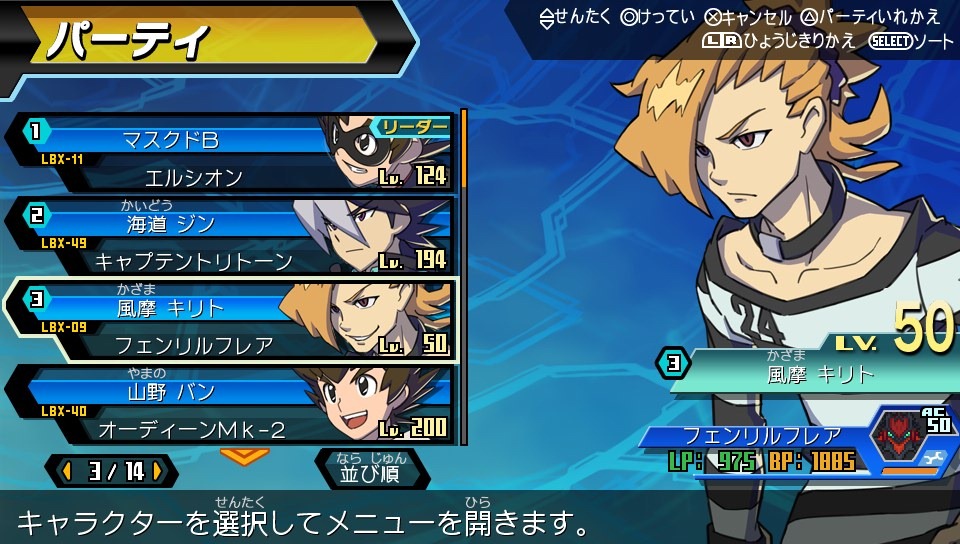Open the 並び順 sort order button
960x544 pixels.
pyautogui.click(x=371, y=469)
